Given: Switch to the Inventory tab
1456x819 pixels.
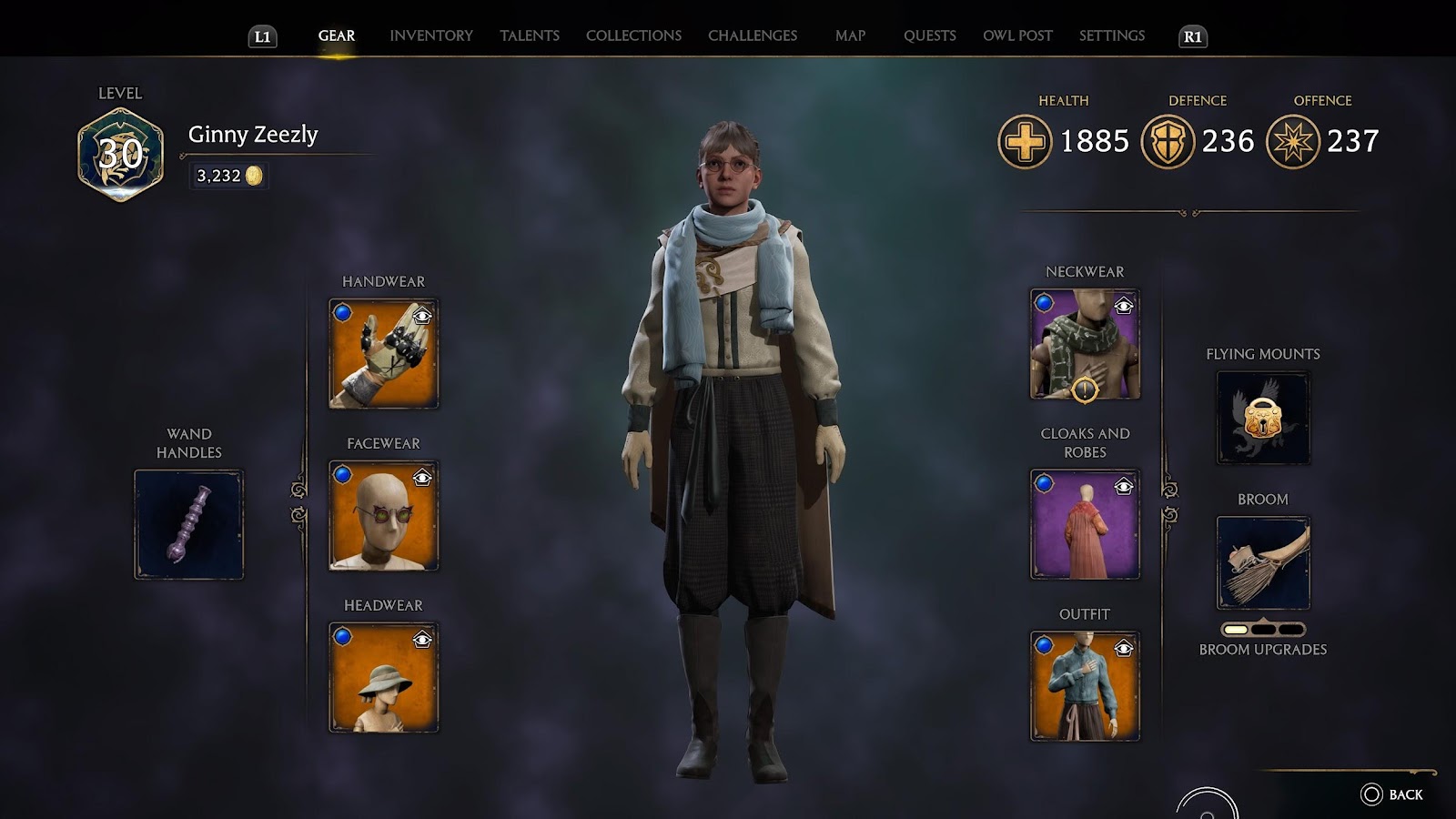Looking at the screenshot, I should [x=431, y=35].
